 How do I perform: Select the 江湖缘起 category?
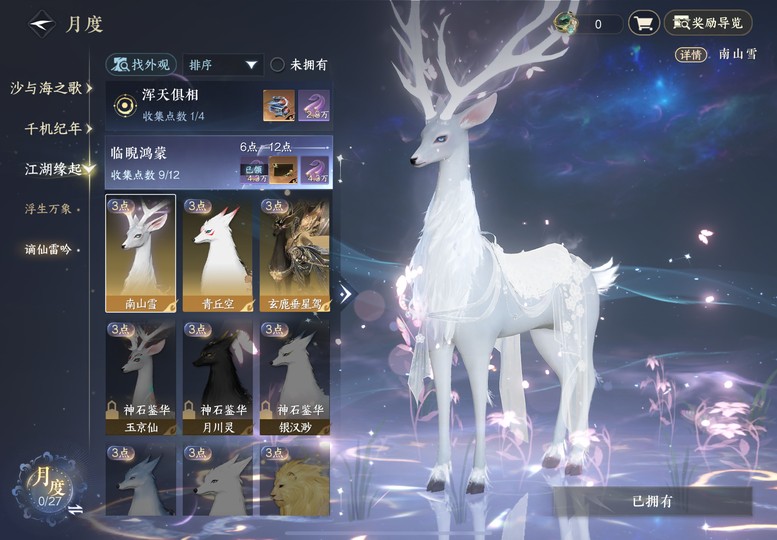pyautogui.click(x=55, y=169)
